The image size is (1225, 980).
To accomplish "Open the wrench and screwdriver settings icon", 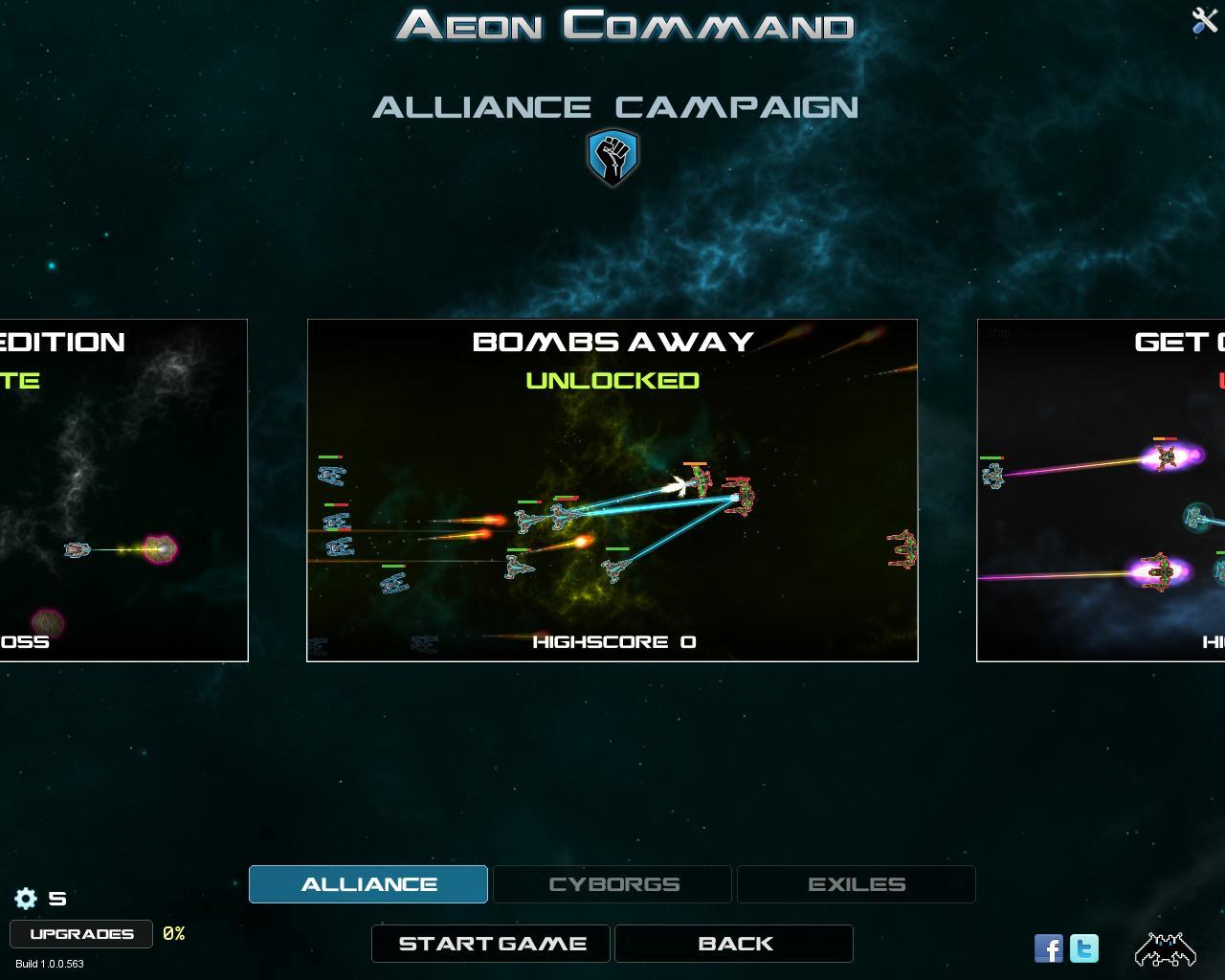I will (1203, 20).
